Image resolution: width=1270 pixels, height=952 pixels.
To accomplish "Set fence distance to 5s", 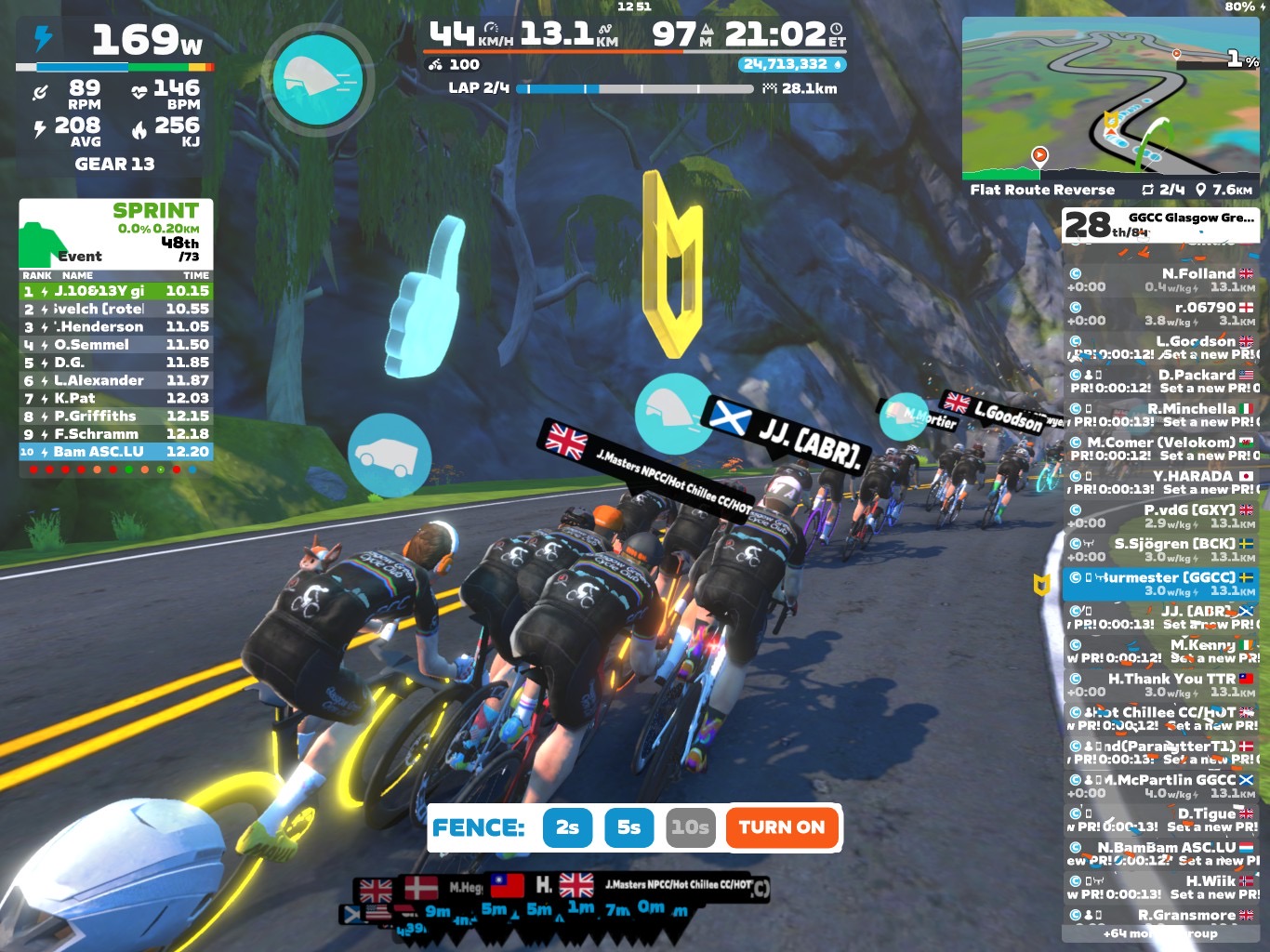I will (x=628, y=827).
